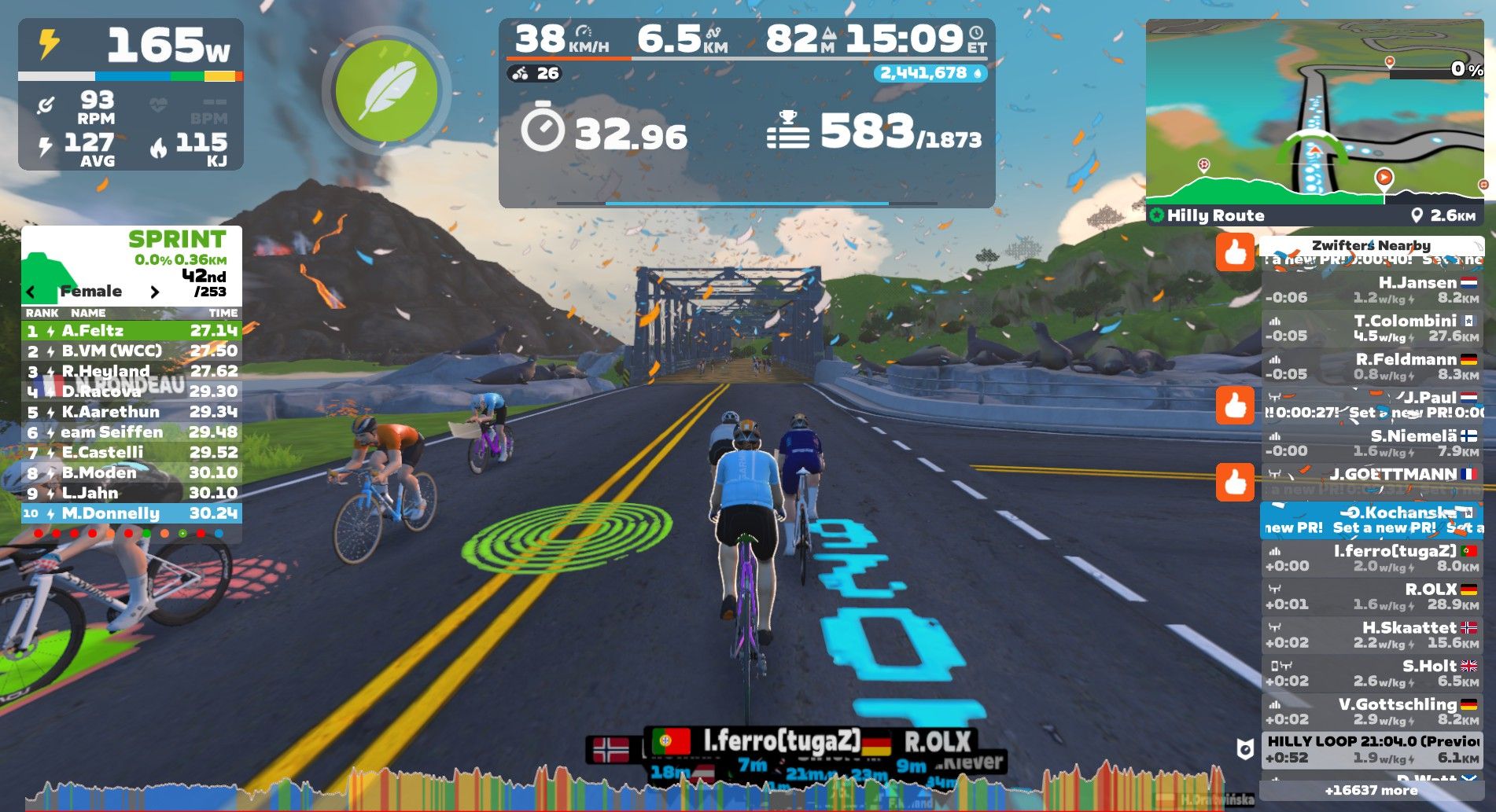The width and height of the screenshot is (1496, 812).
Task: Select S.Holt in nearby riders list
Action: point(1371,674)
